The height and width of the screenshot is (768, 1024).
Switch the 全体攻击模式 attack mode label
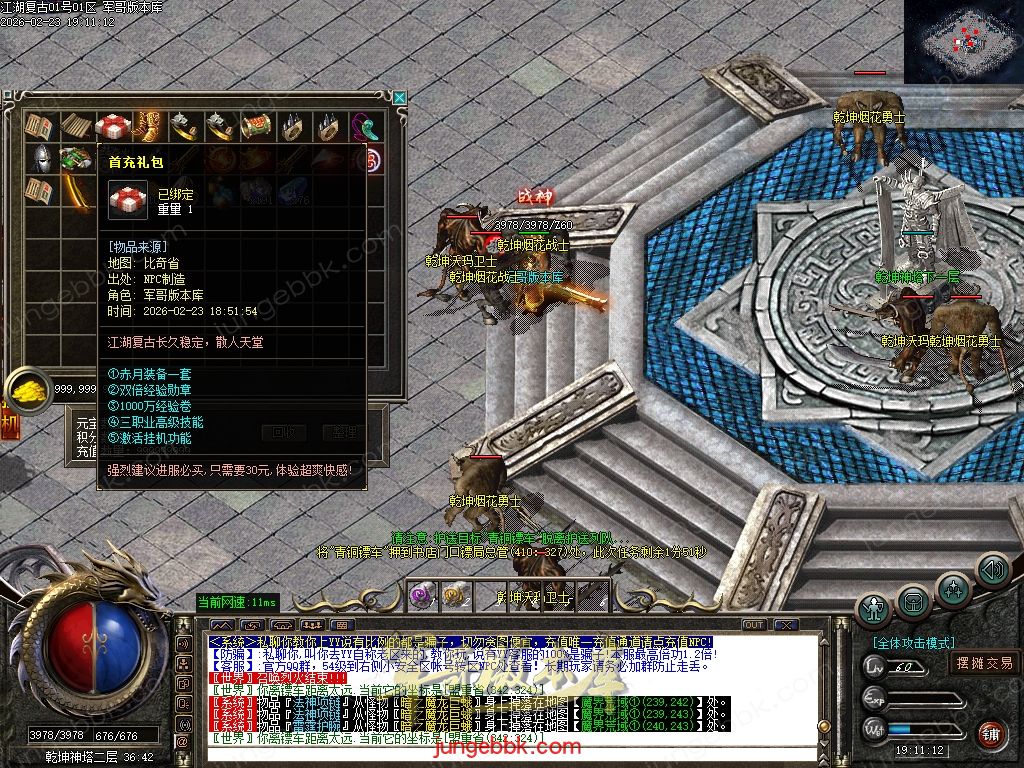click(x=913, y=643)
